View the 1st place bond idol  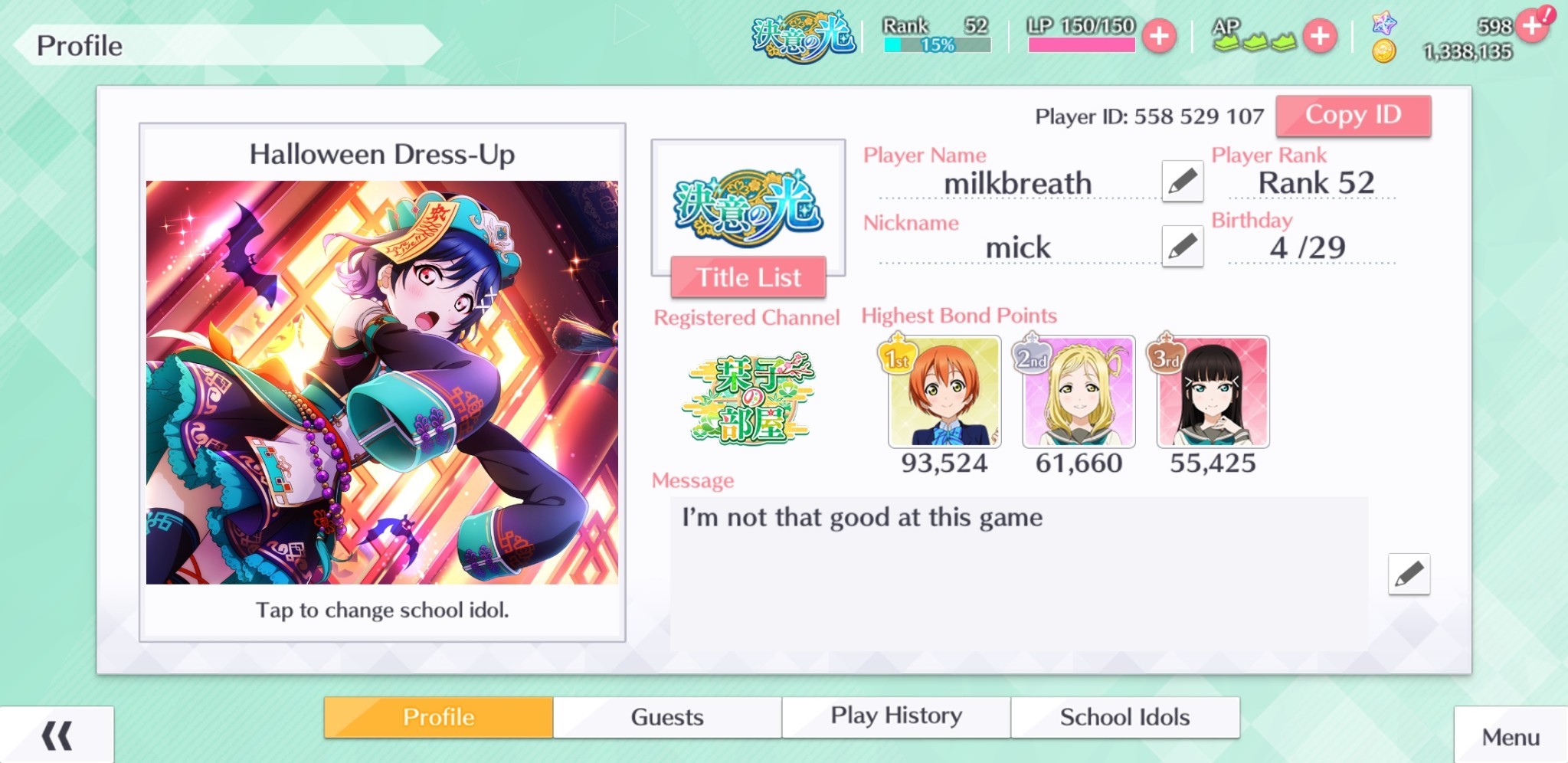[x=944, y=391]
